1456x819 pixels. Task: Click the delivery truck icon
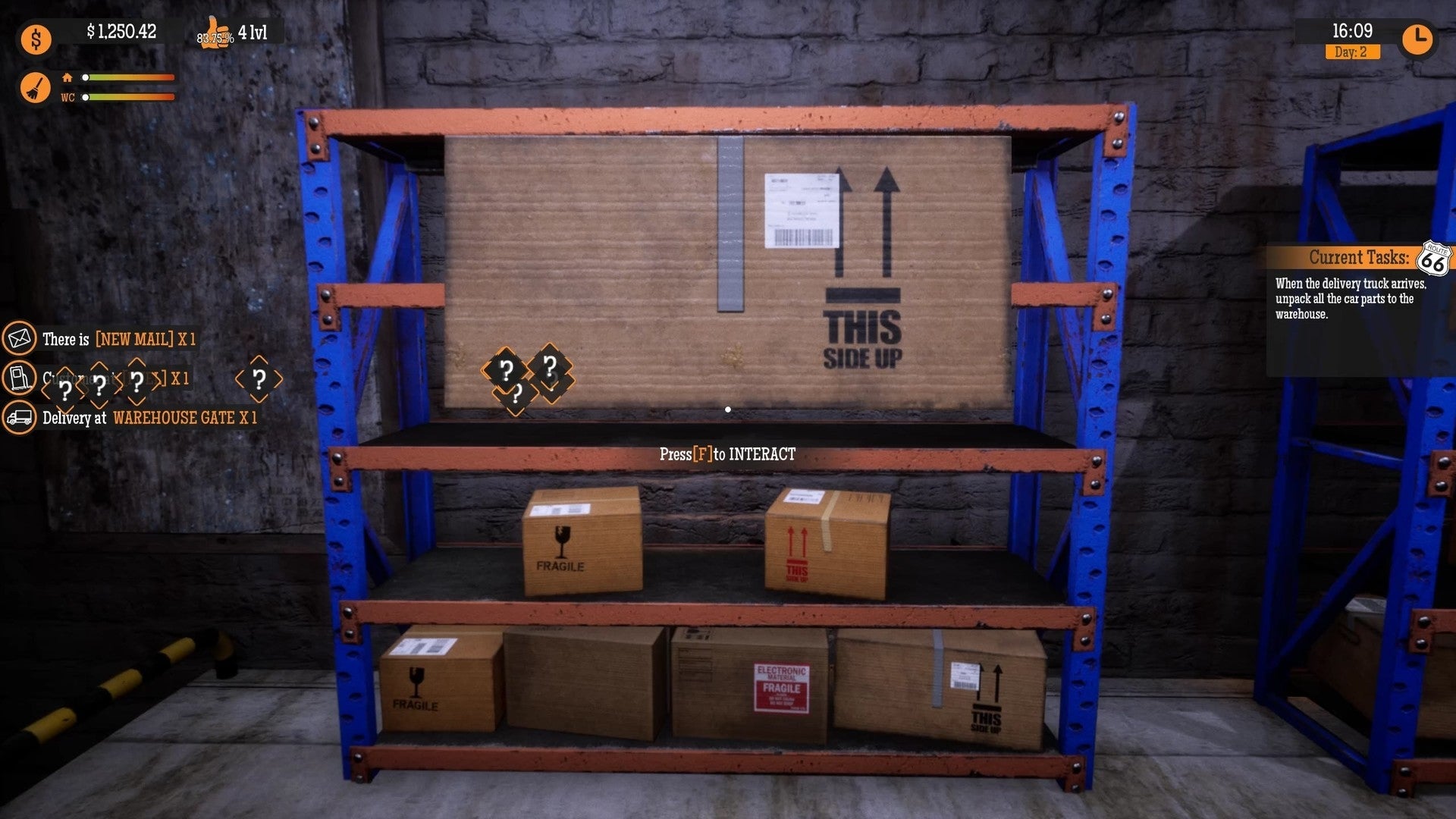(x=21, y=418)
